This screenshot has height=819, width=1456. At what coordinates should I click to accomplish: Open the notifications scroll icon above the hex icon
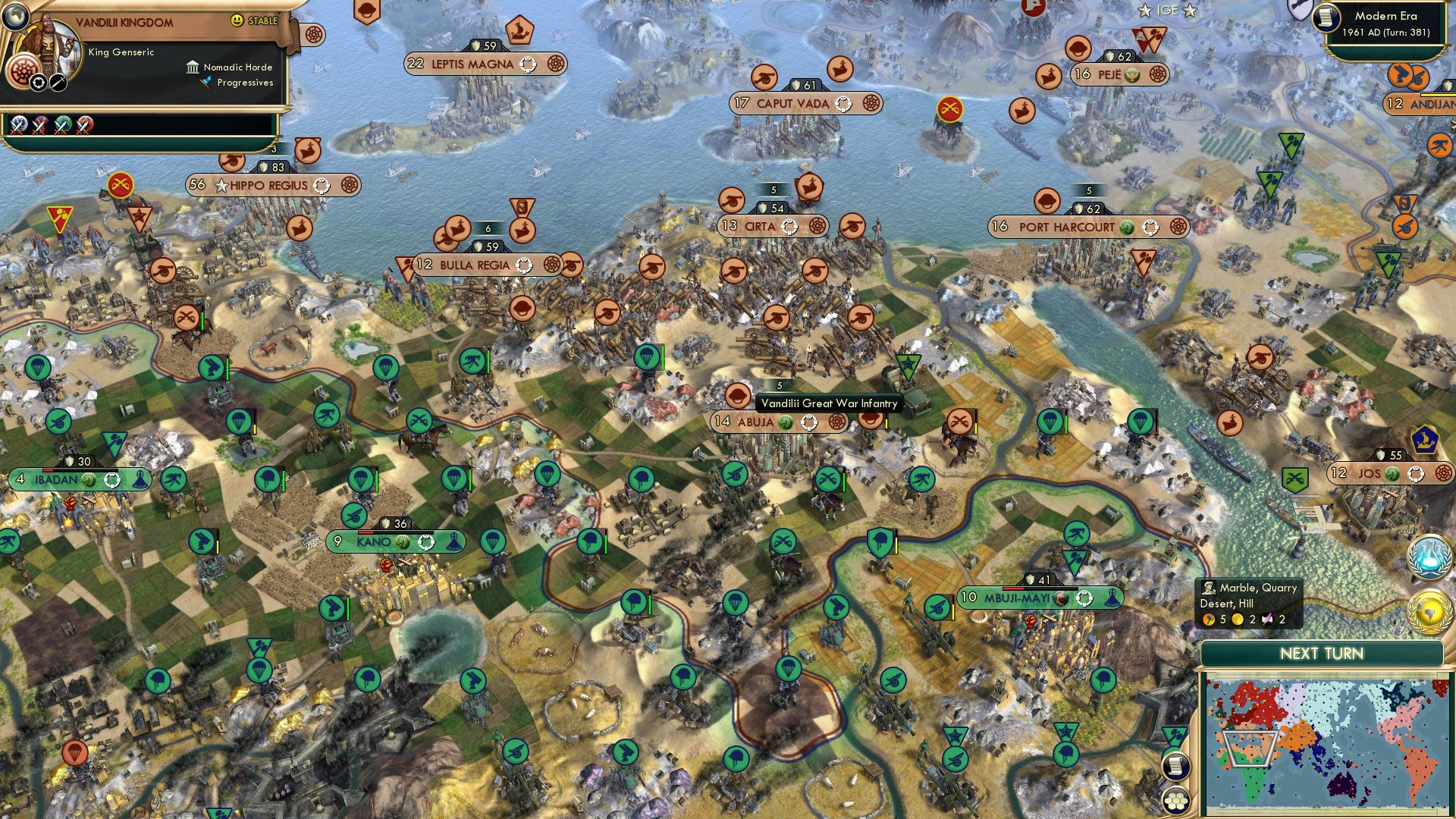point(1175,764)
